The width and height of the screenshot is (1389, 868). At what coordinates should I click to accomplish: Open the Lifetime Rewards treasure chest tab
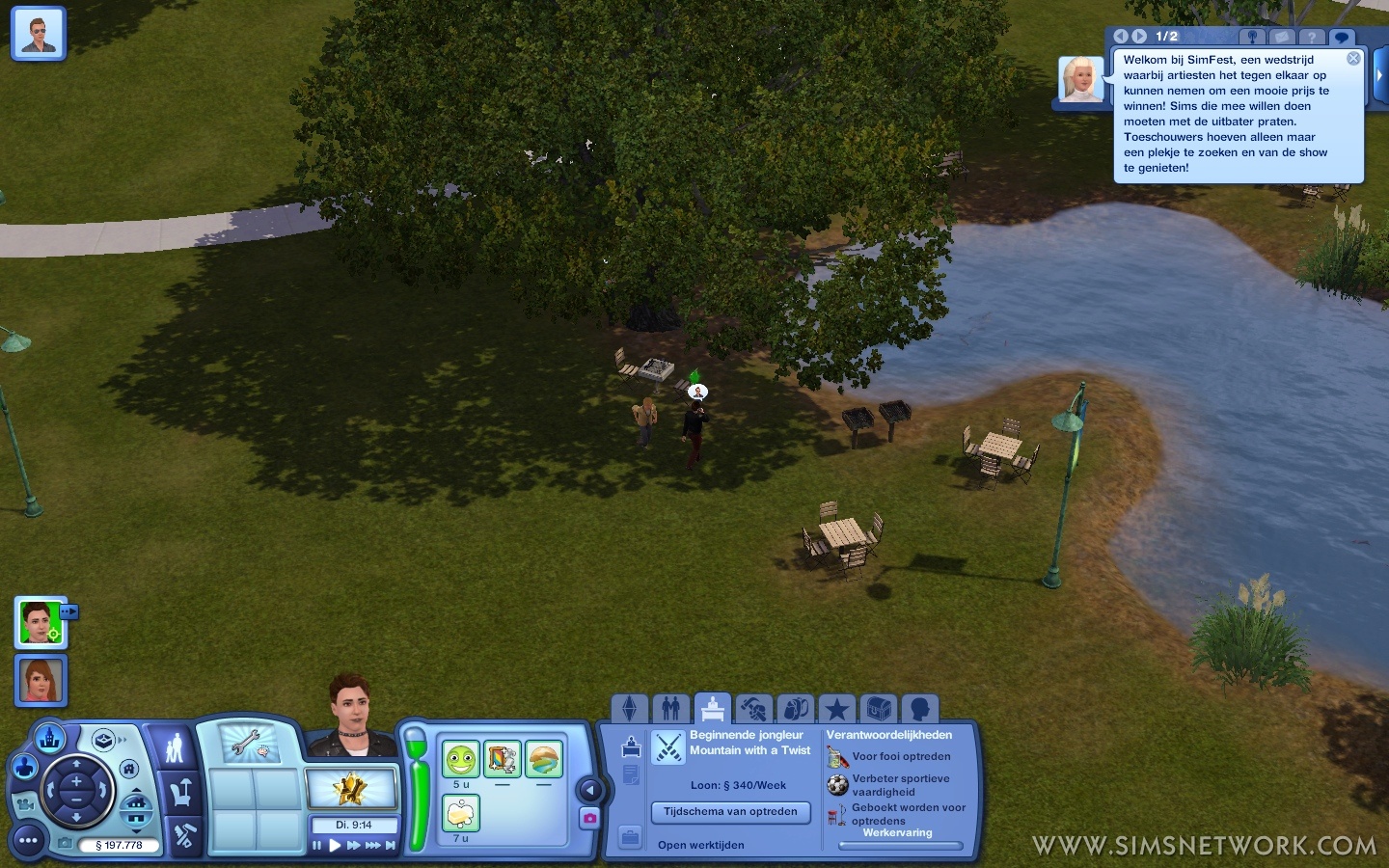tap(879, 710)
